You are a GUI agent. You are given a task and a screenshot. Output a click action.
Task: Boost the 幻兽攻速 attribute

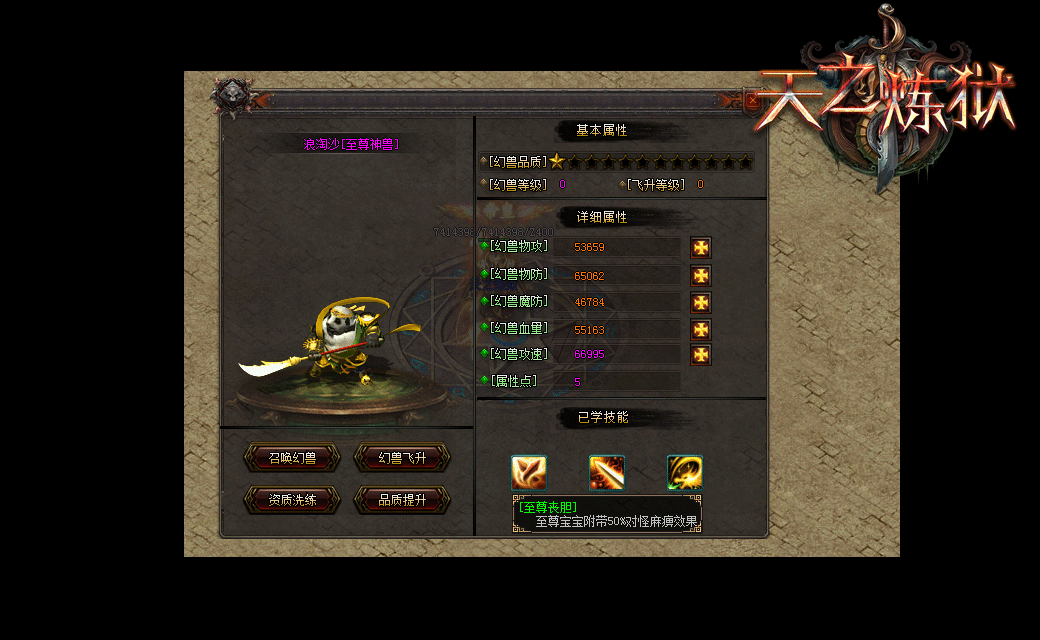701,354
